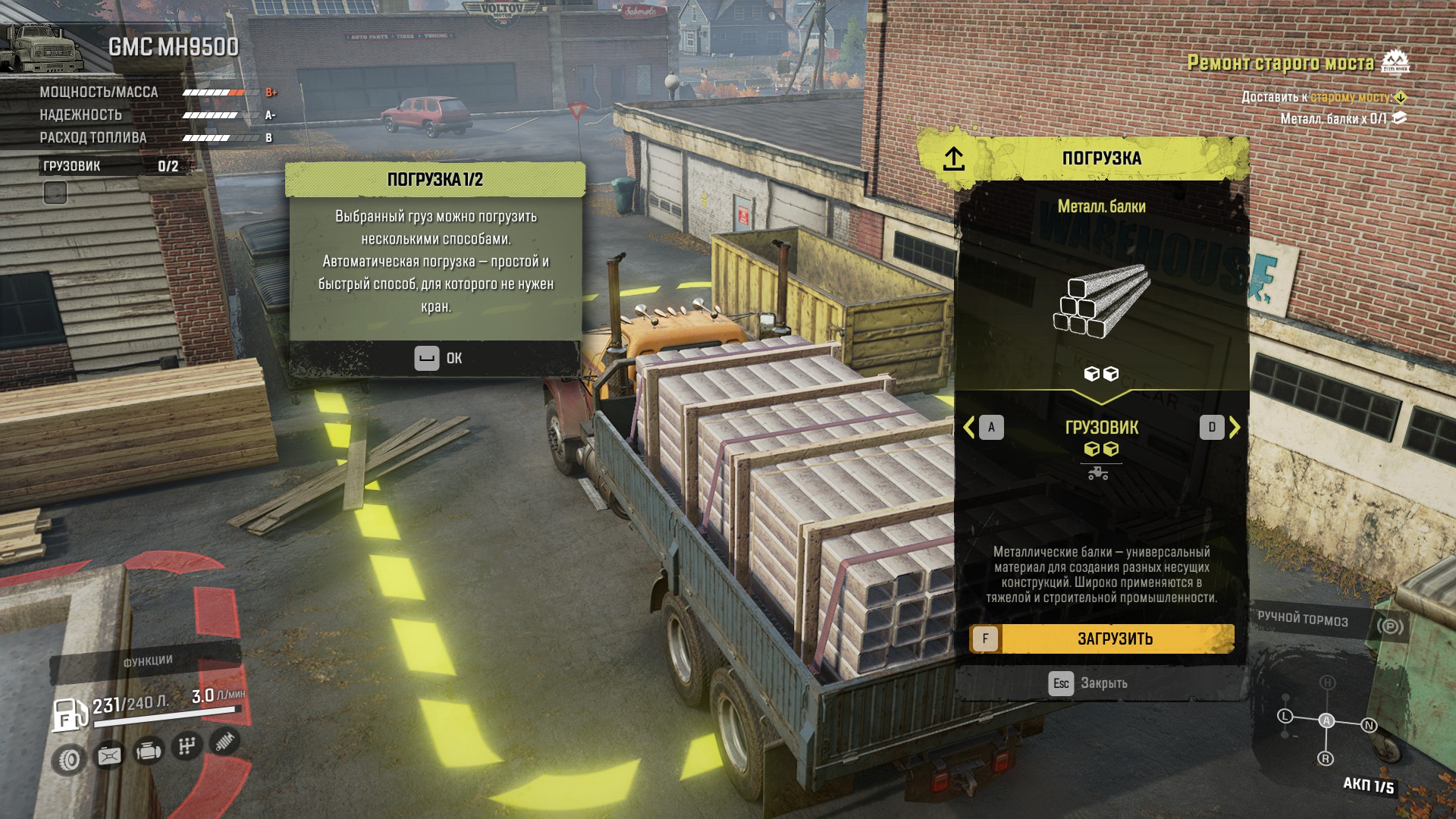This screenshot has height=819, width=1456.
Task: Select the gearbox function icon
Action: click(187, 746)
